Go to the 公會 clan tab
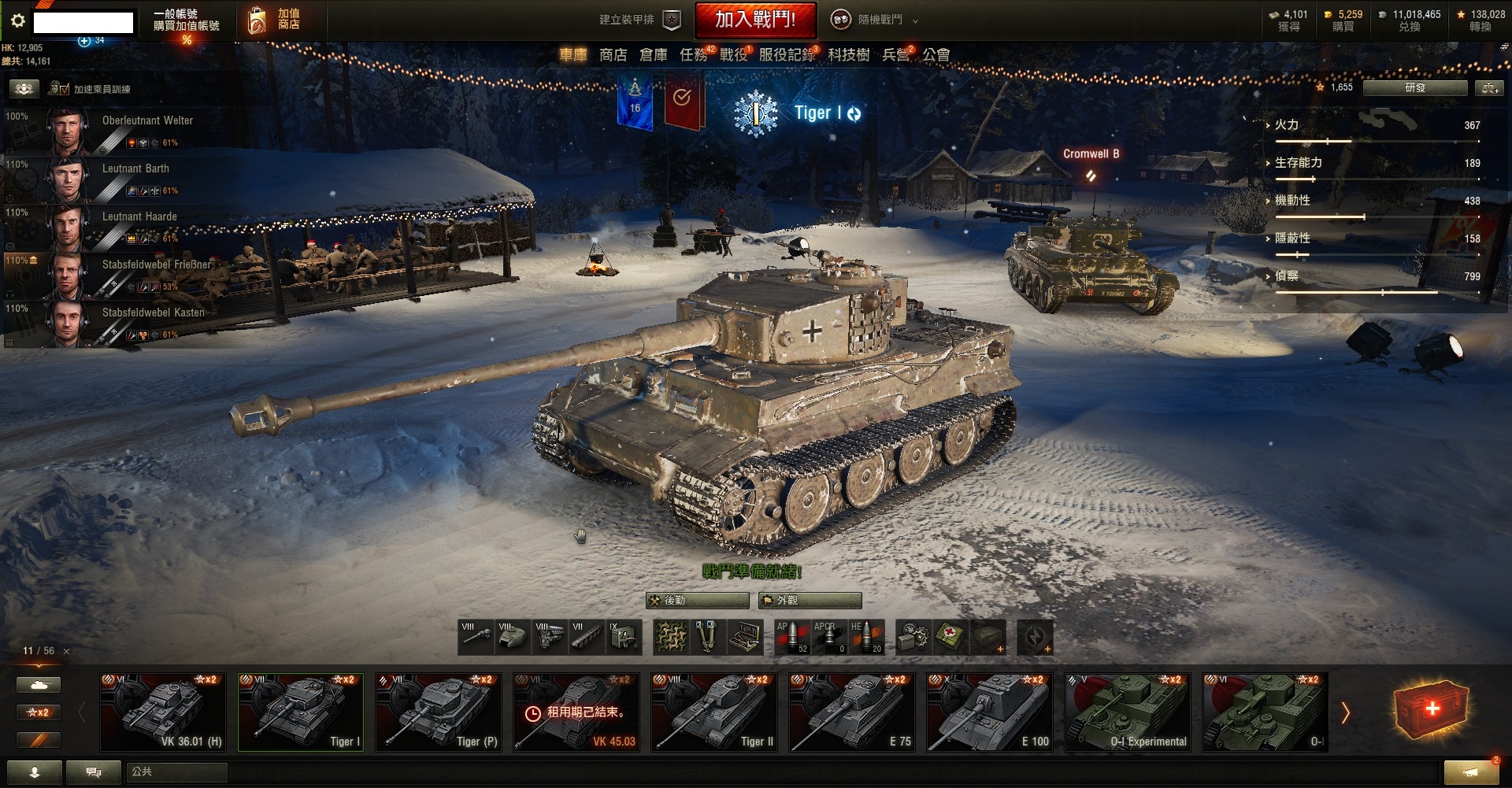Viewport: 1512px width, 788px height. [x=936, y=55]
